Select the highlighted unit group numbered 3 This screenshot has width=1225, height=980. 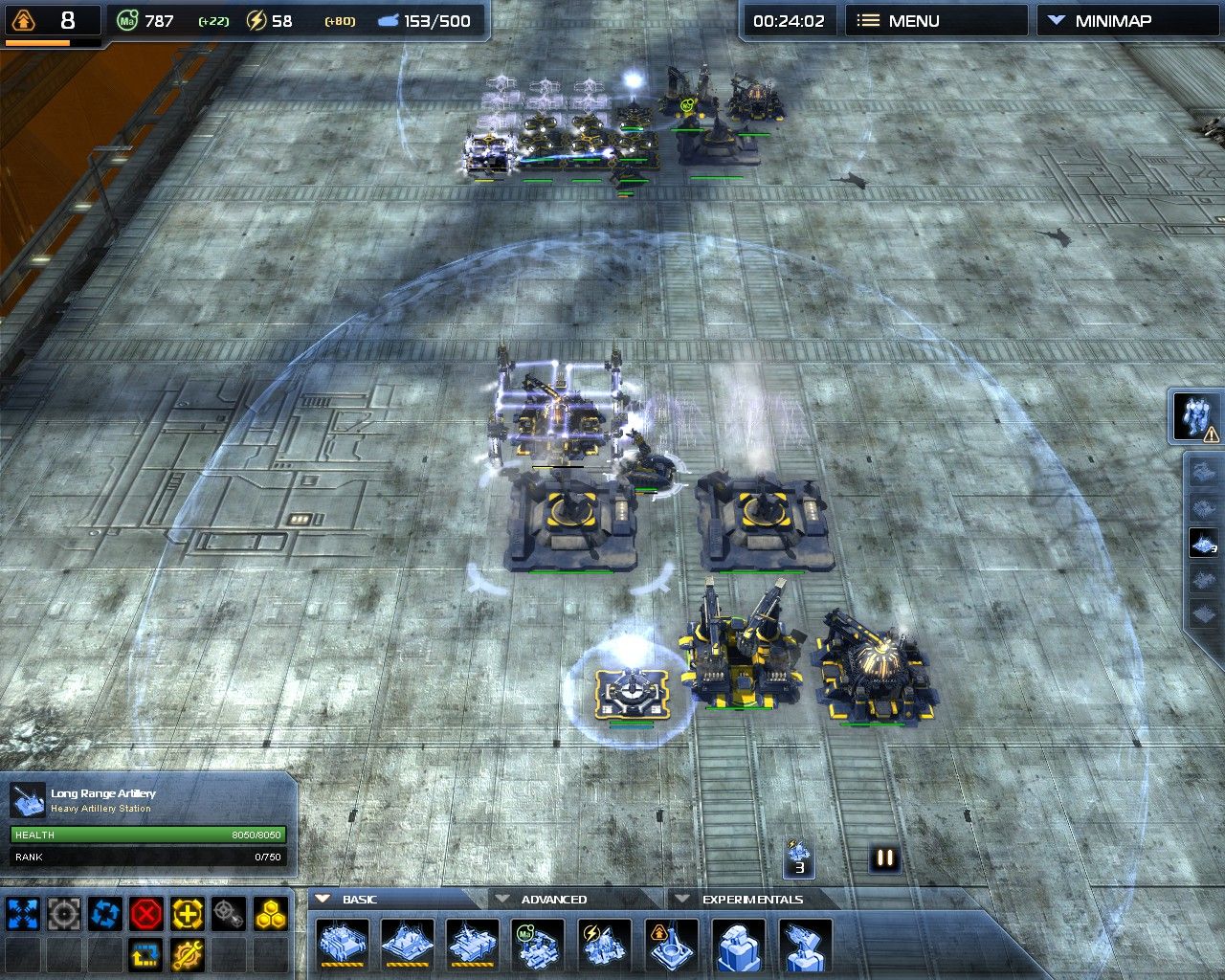pyautogui.click(x=1204, y=544)
